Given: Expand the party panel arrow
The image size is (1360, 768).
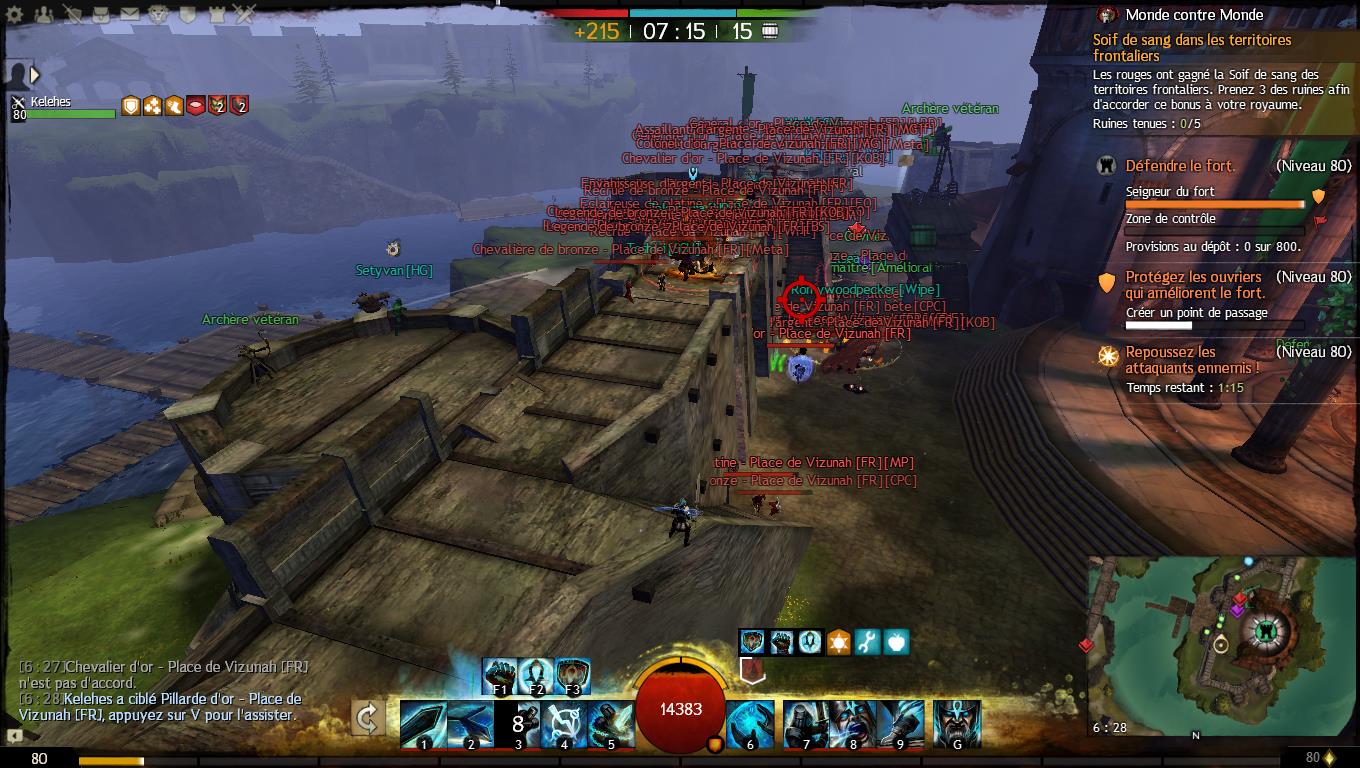Looking at the screenshot, I should point(35,75).
